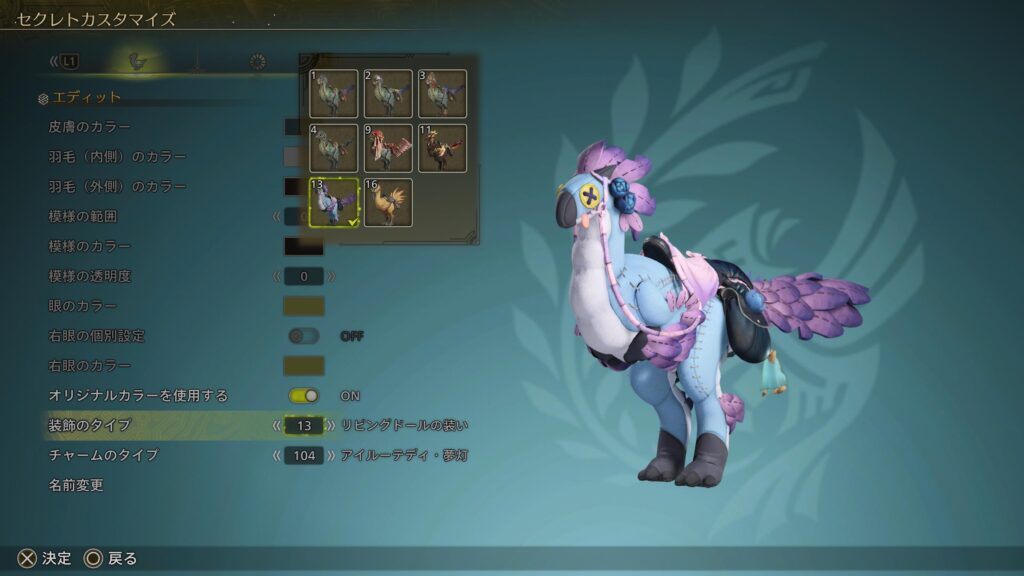Open the 右眼のカラー color swatch
1024x576 pixels.
(304, 366)
